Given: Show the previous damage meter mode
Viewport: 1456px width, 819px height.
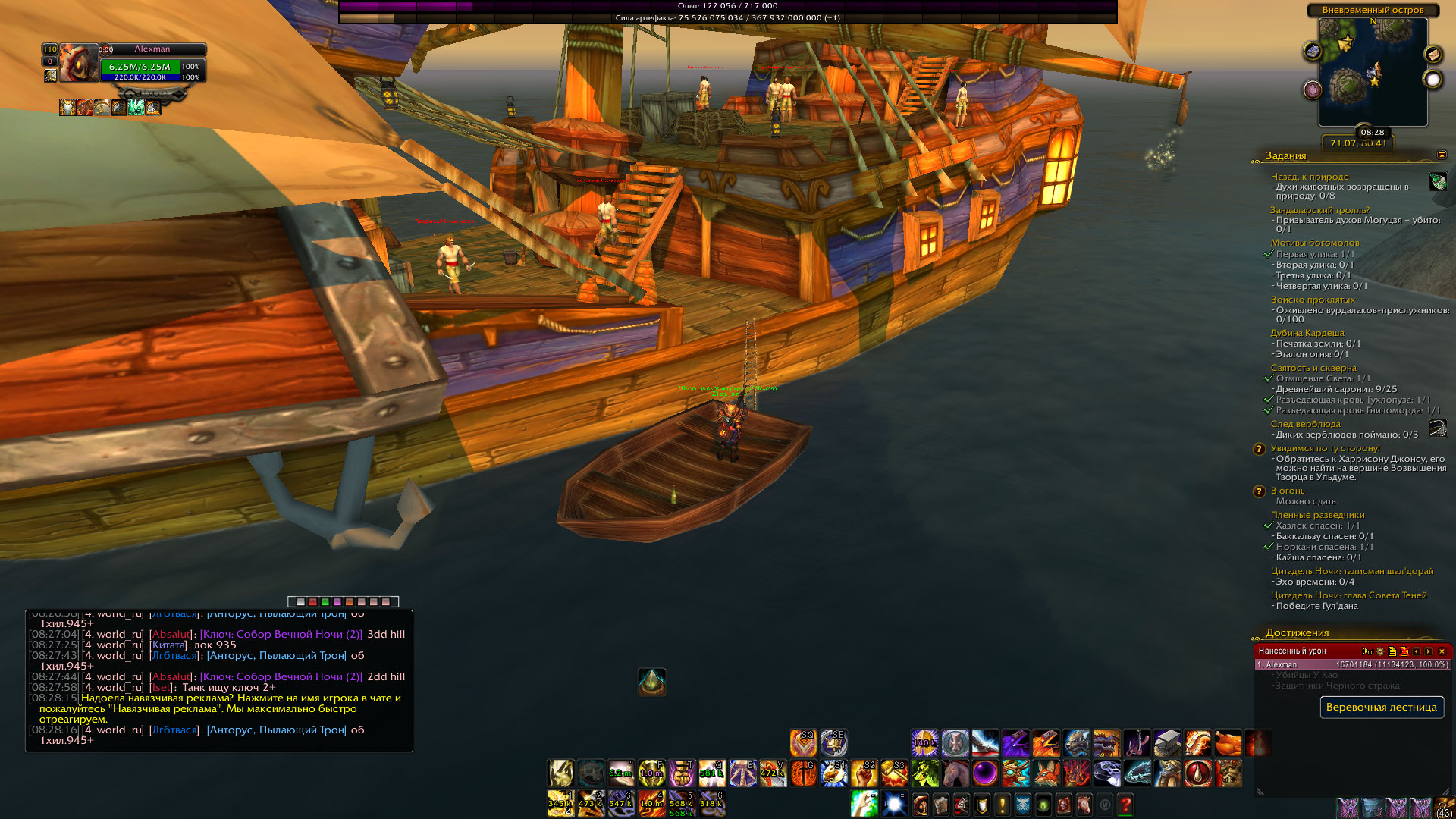Looking at the screenshot, I should pos(1416,651).
